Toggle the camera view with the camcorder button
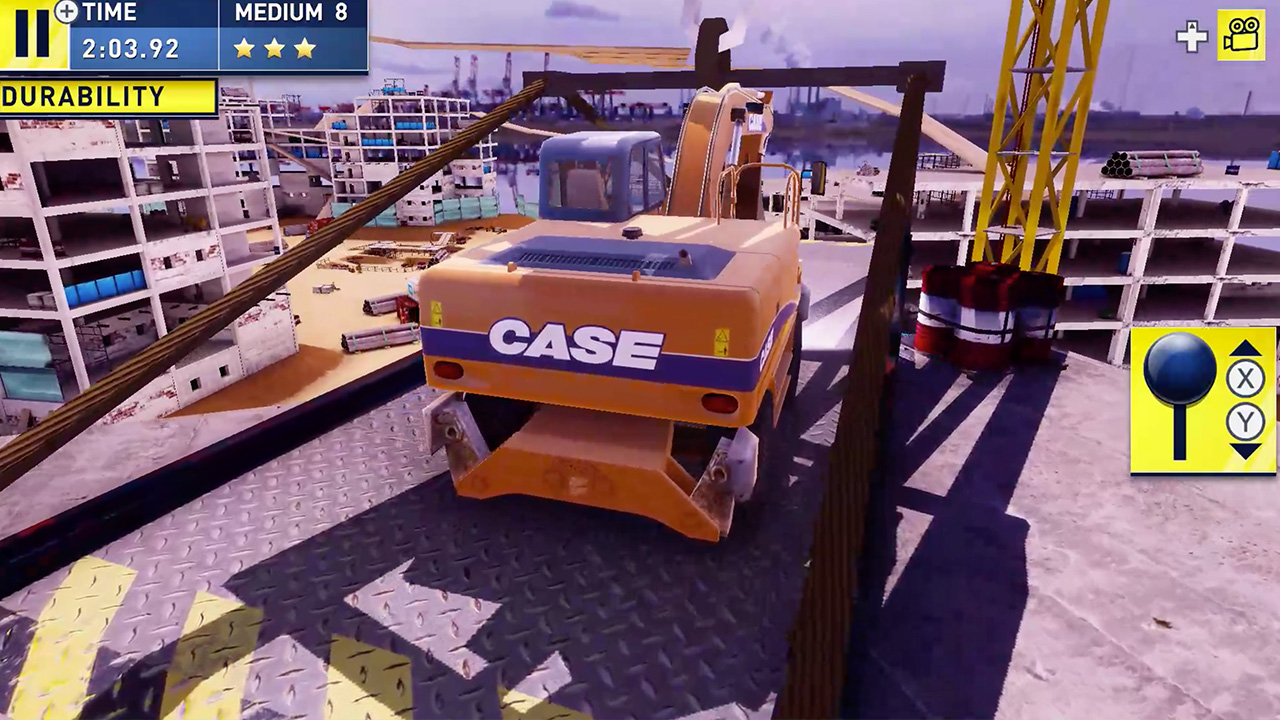 [1241, 37]
